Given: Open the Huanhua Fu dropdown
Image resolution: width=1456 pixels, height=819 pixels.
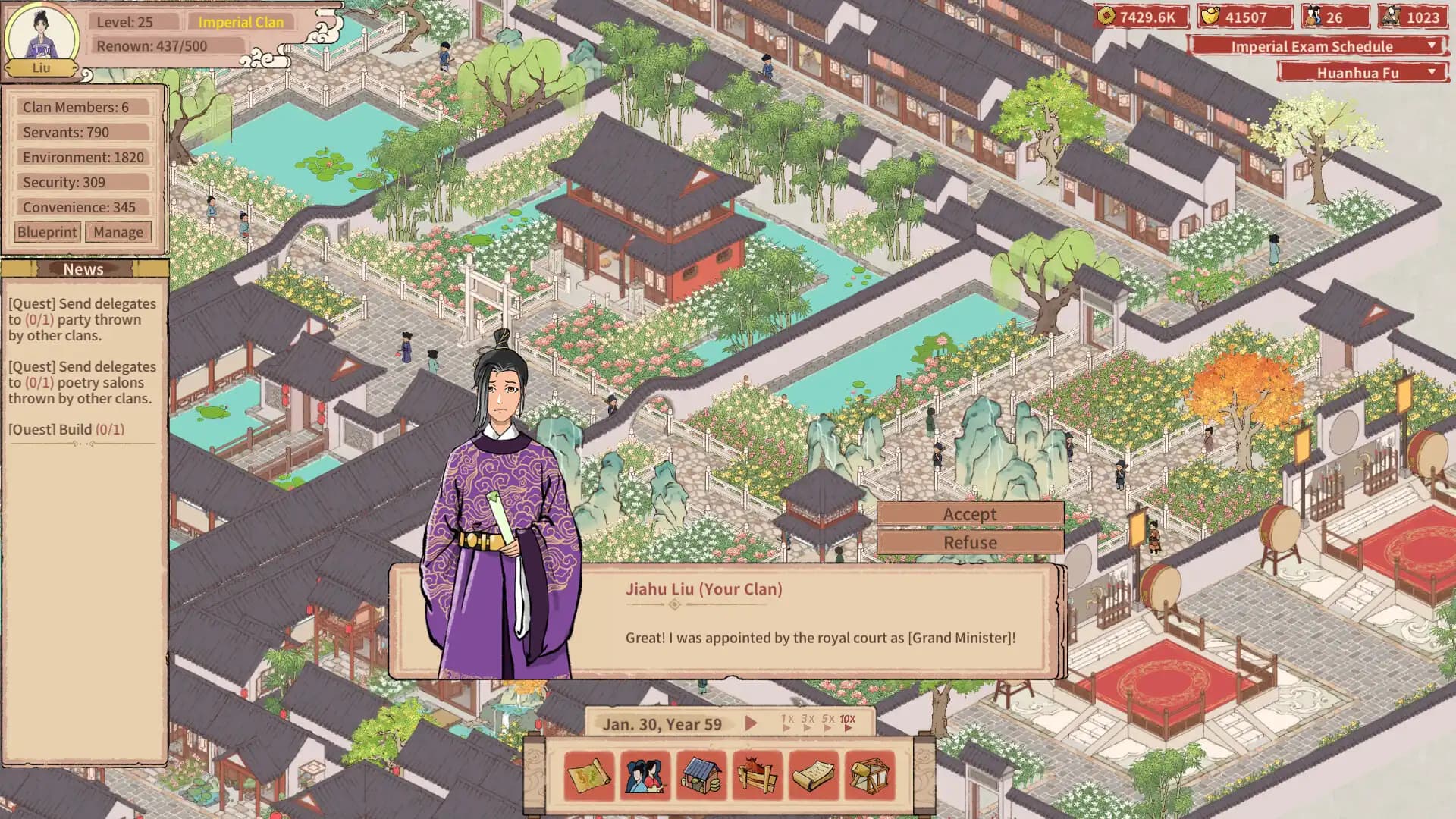Looking at the screenshot, I should (x=1362, y=73).
